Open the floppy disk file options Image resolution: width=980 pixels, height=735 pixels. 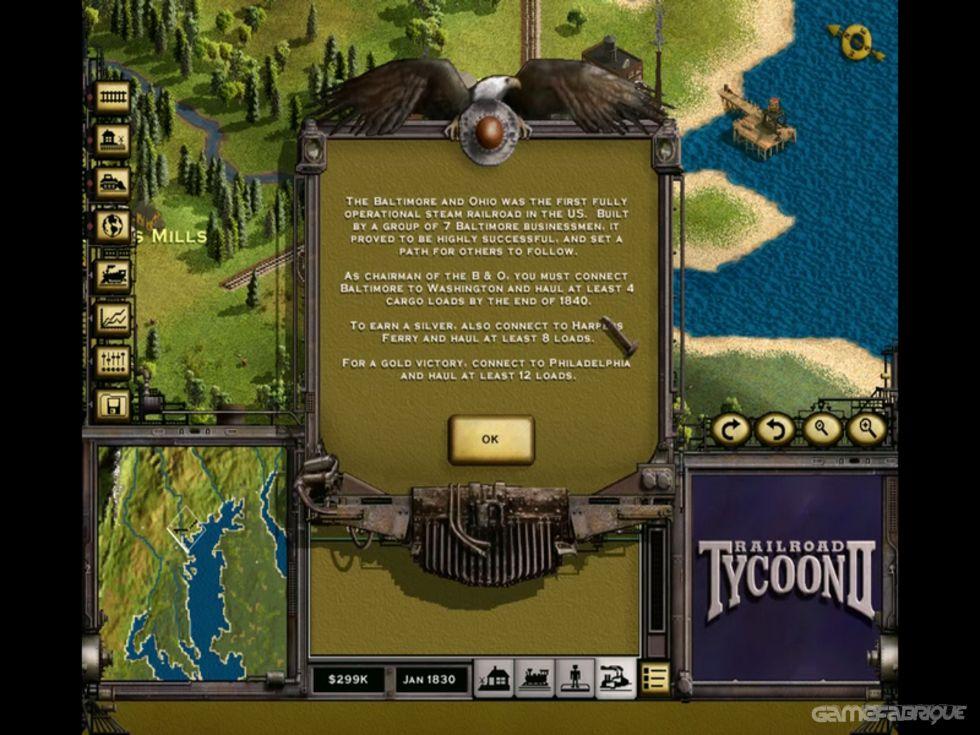coord(113,405)
